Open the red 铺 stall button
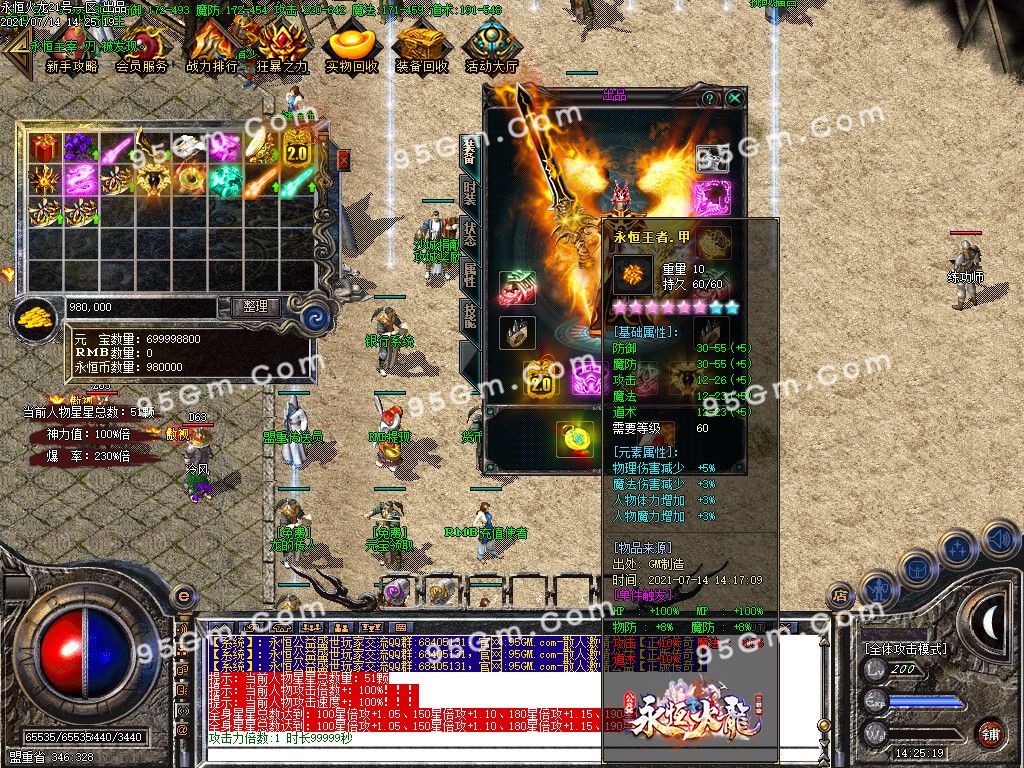Image resolution: width=1024 pixels, height=768 pixels. 990,732
